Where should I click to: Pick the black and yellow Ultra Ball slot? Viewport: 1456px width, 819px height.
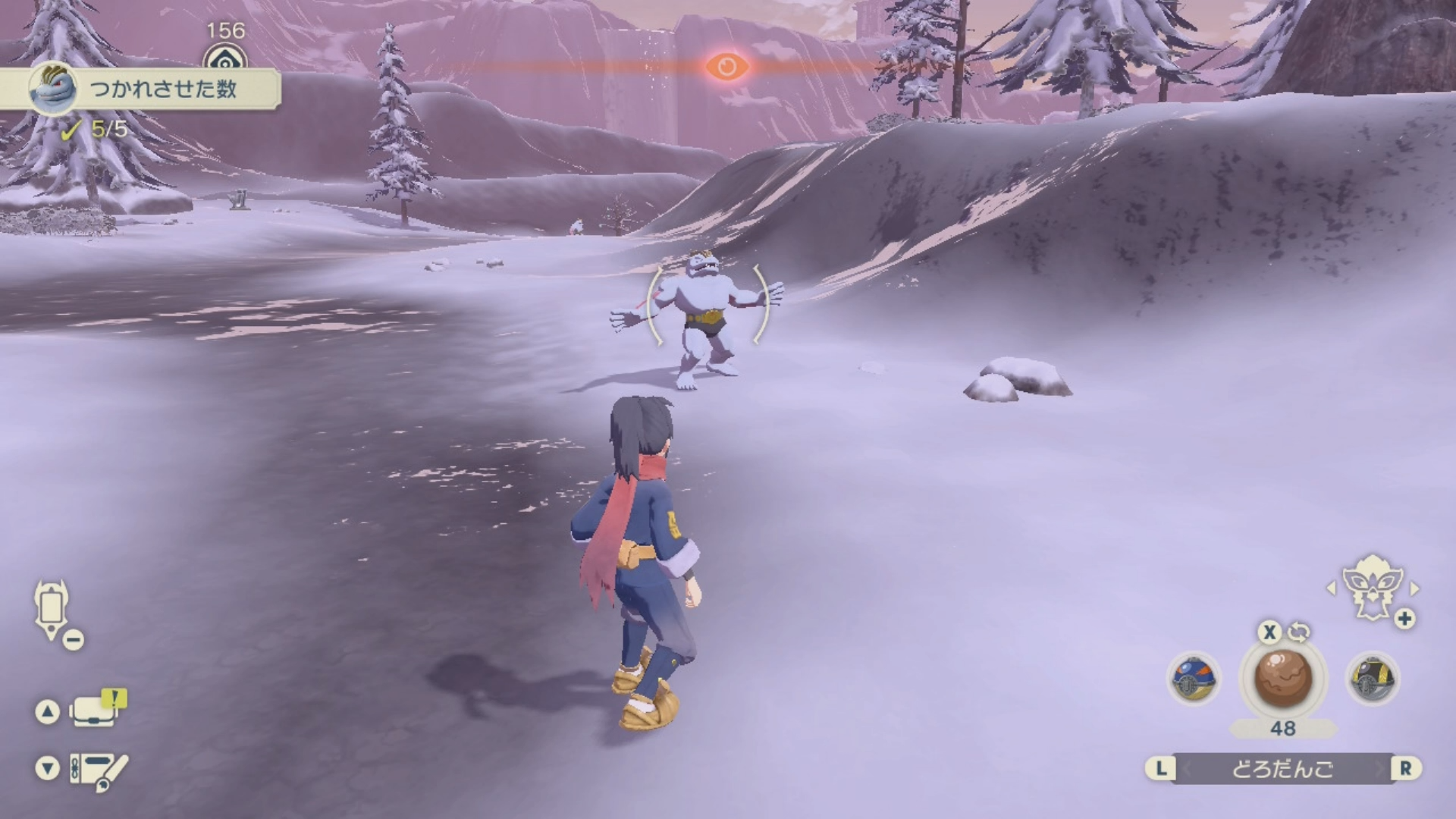point(1372,677)
